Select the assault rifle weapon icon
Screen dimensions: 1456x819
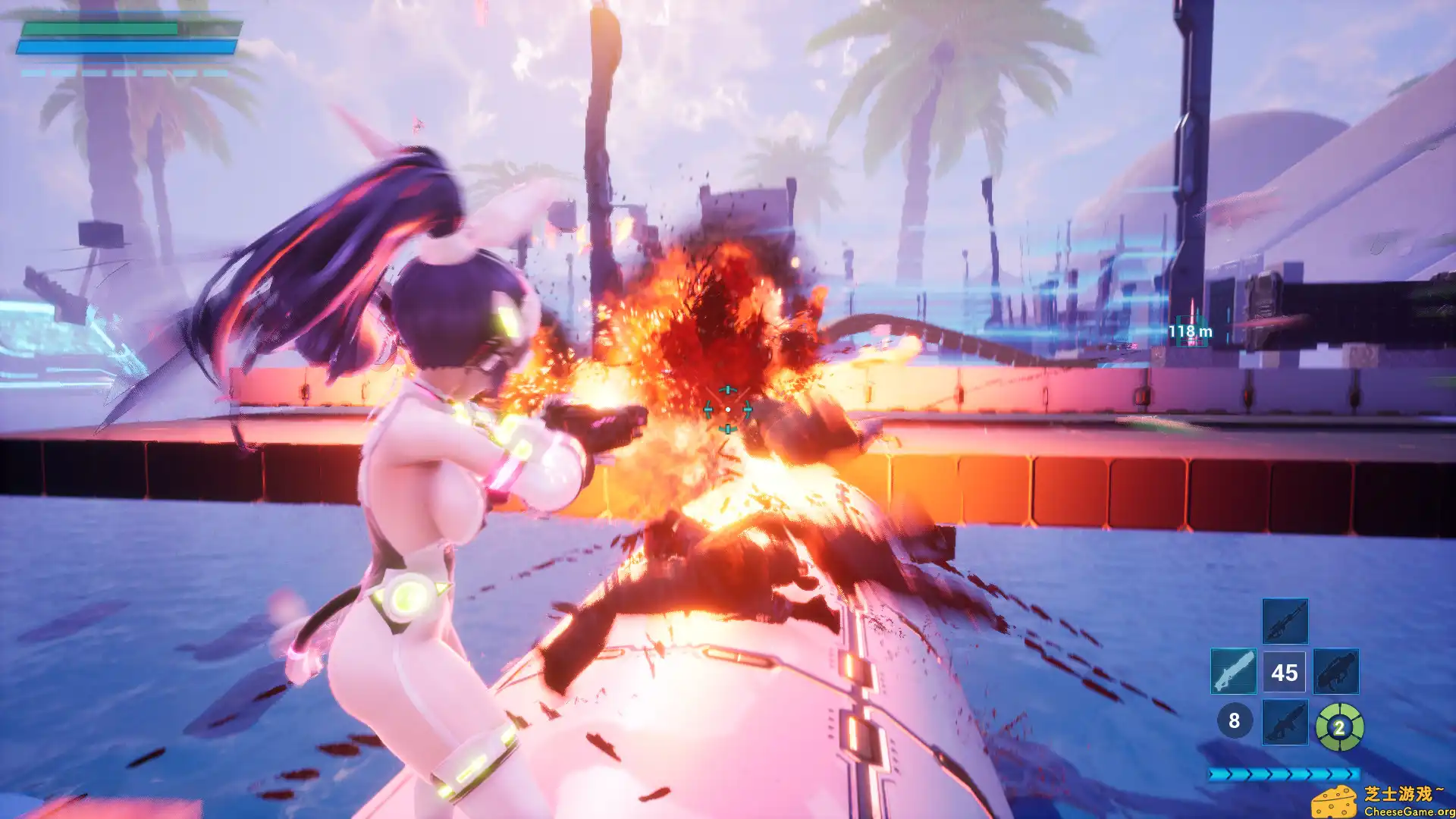coord(1284,723)
